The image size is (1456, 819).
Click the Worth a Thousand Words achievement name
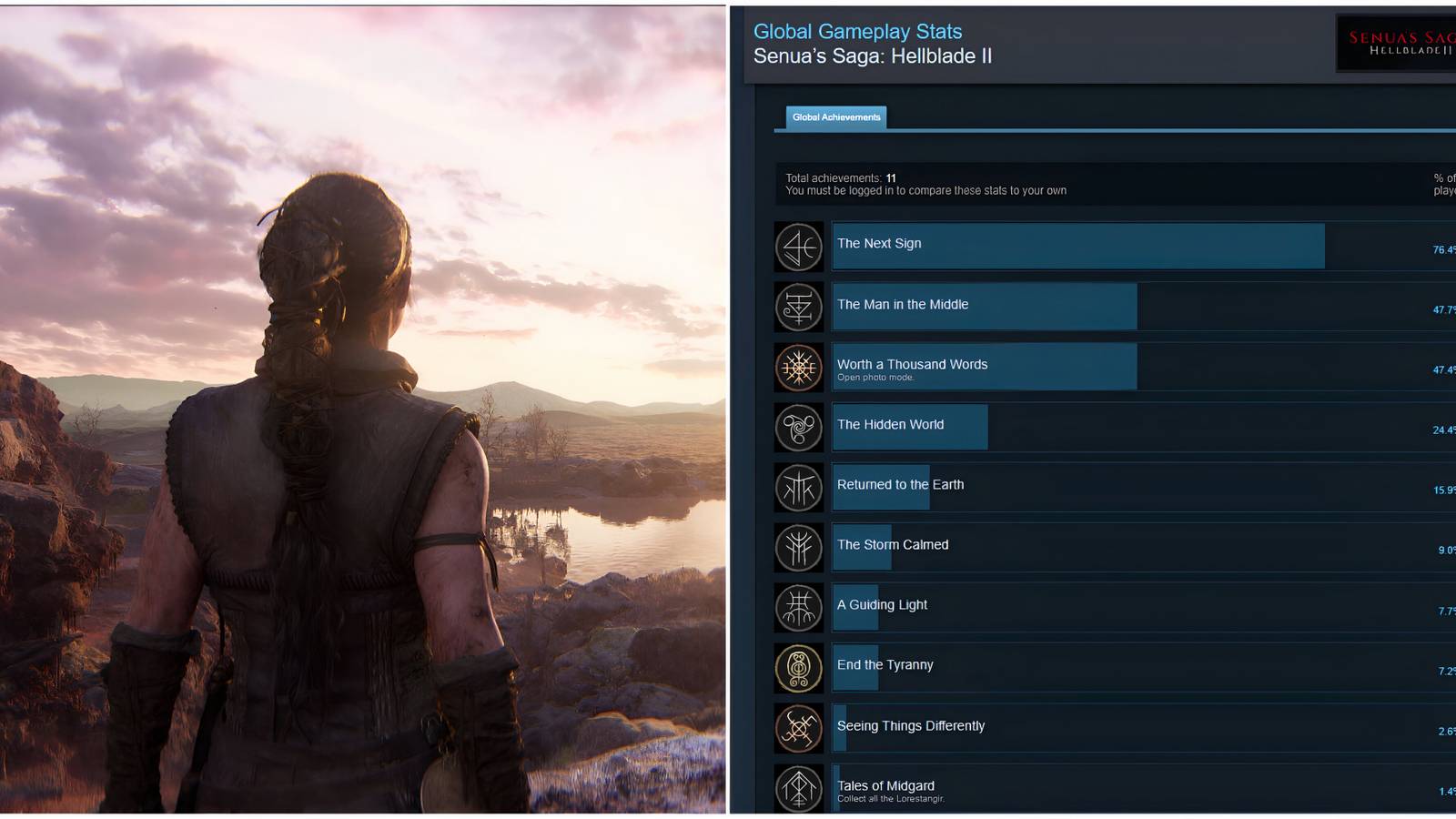[x=912, y=364]
